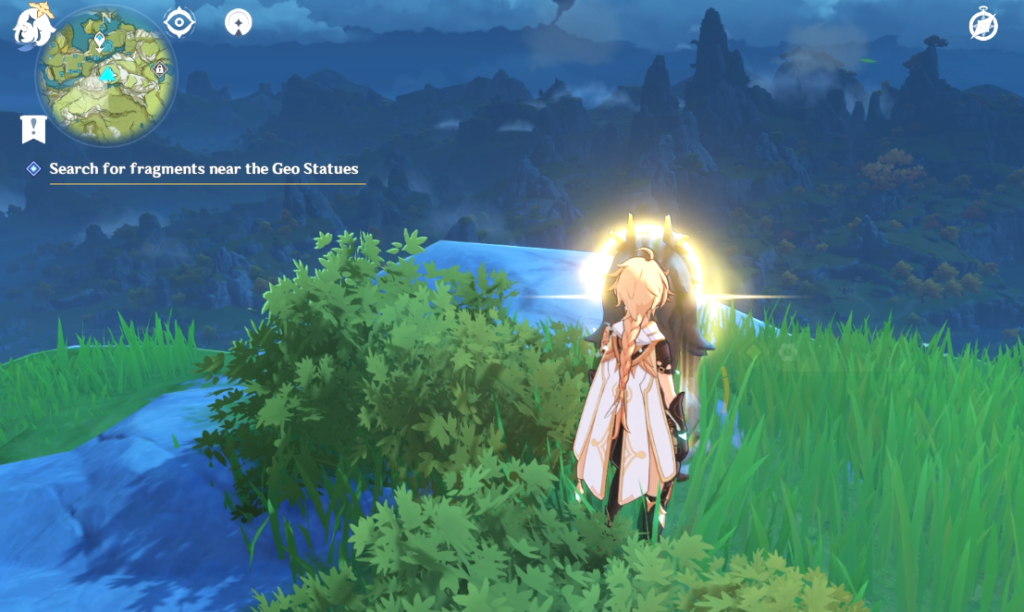
Task: Click the eye-shaped elemental sight icon
Action: pyautogui.click(x=179, y=21)
